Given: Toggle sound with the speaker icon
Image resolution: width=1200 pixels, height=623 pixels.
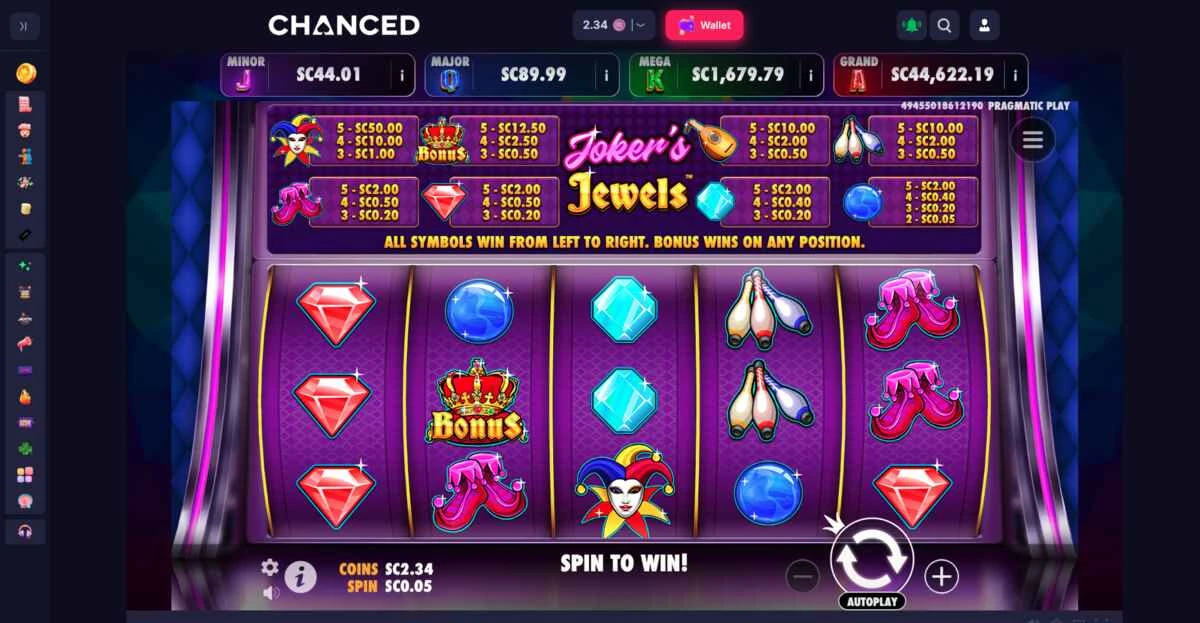Looking at the screenshot, I should coord(271,592).
